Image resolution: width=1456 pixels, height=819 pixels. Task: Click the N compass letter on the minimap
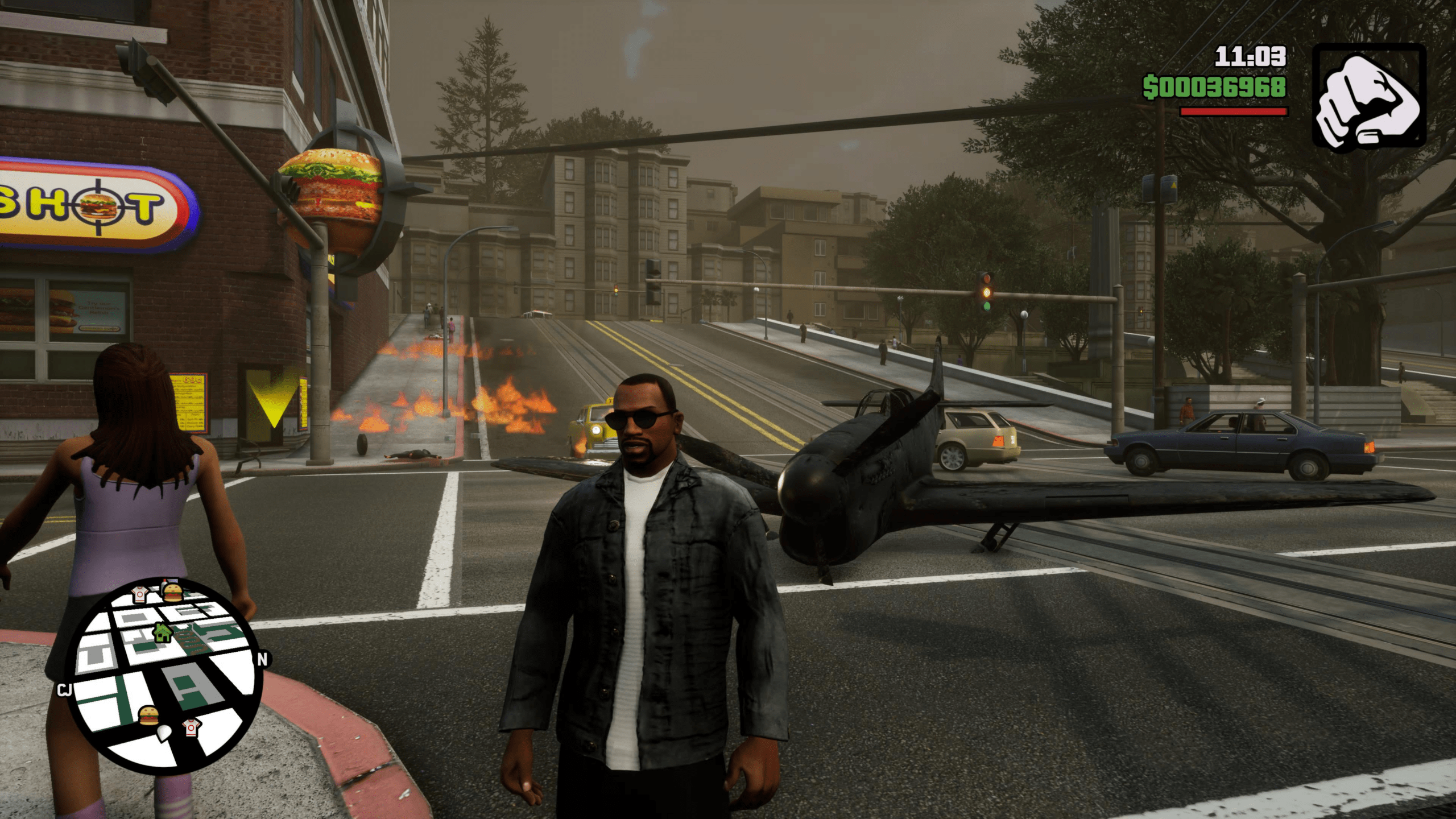pos(262,659)
